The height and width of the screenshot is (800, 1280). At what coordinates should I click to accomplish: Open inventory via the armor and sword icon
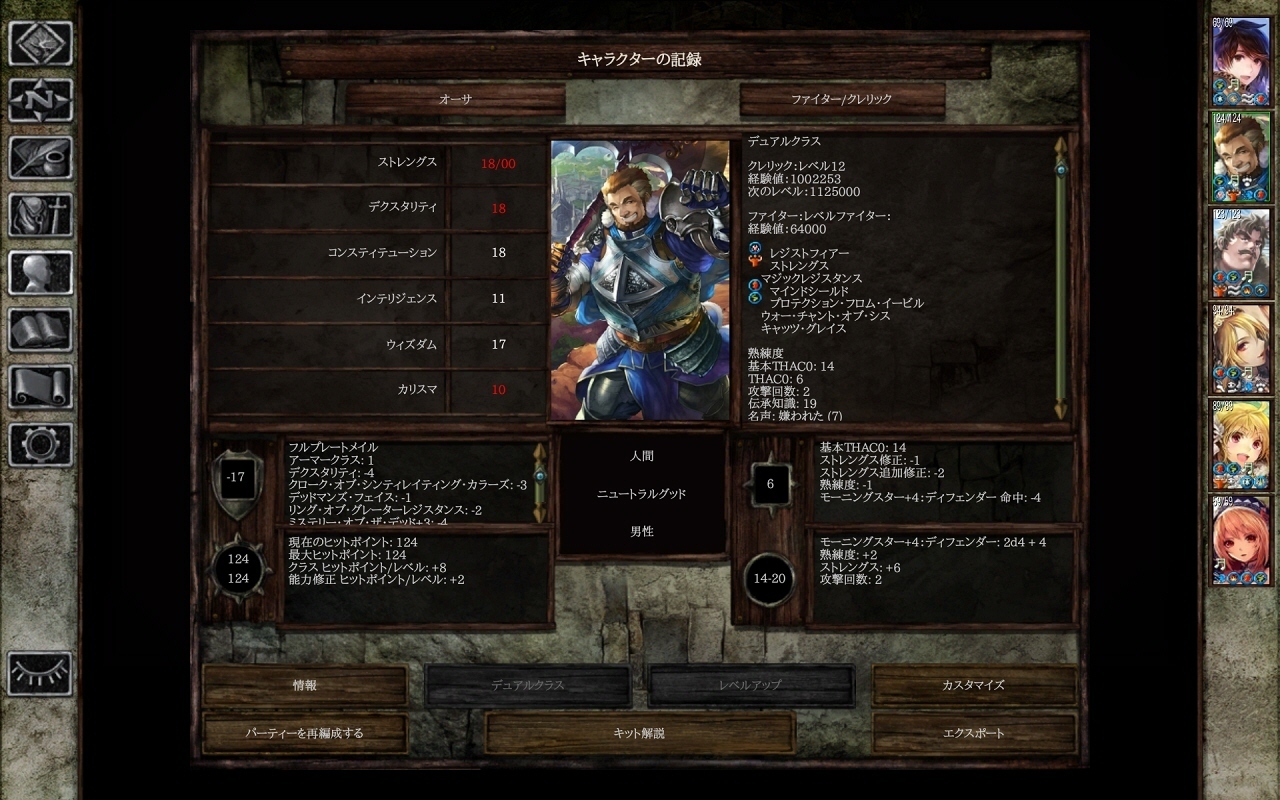point(41,215)
